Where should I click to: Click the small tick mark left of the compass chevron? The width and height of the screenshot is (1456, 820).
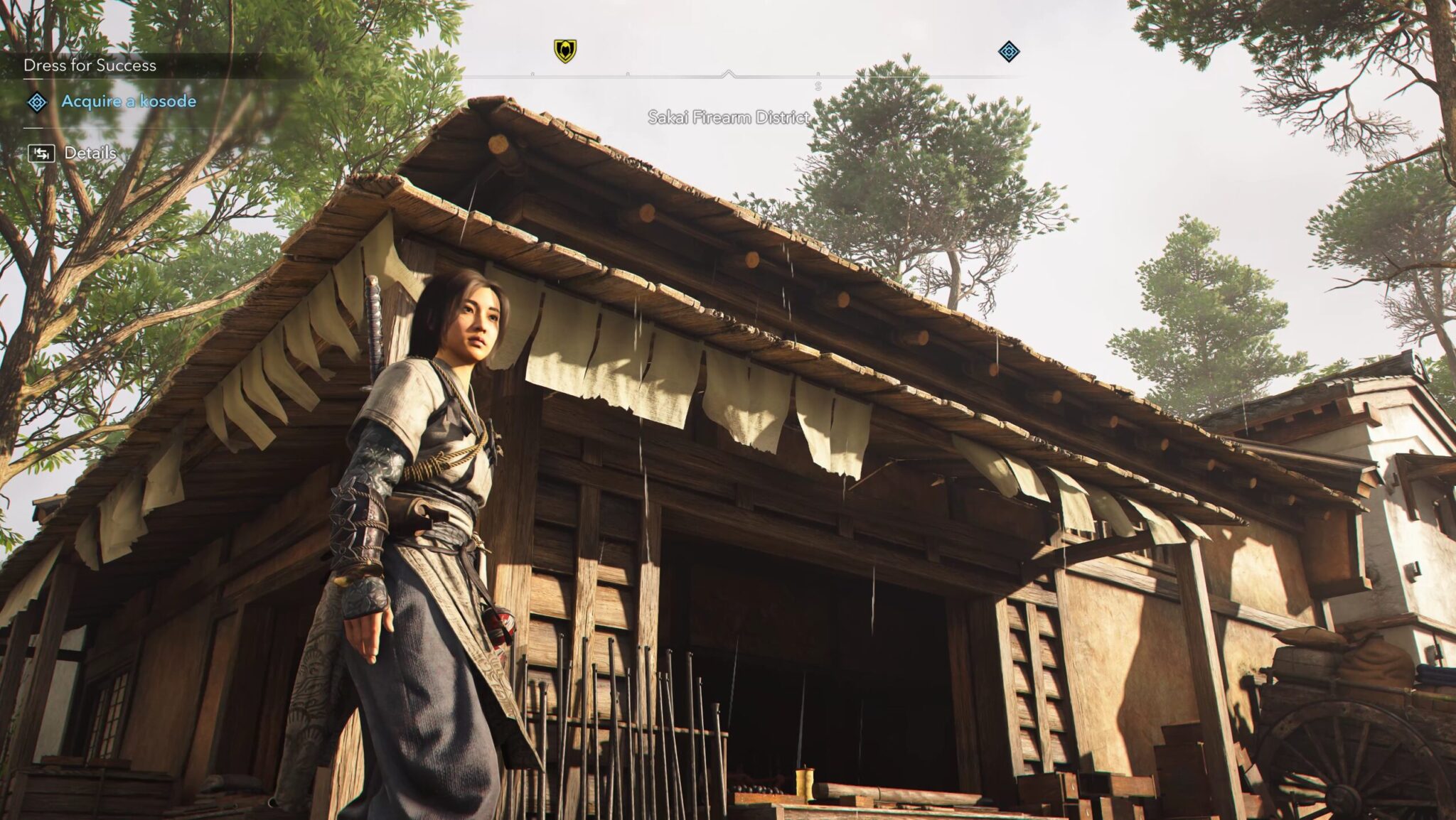click(627, 72)
